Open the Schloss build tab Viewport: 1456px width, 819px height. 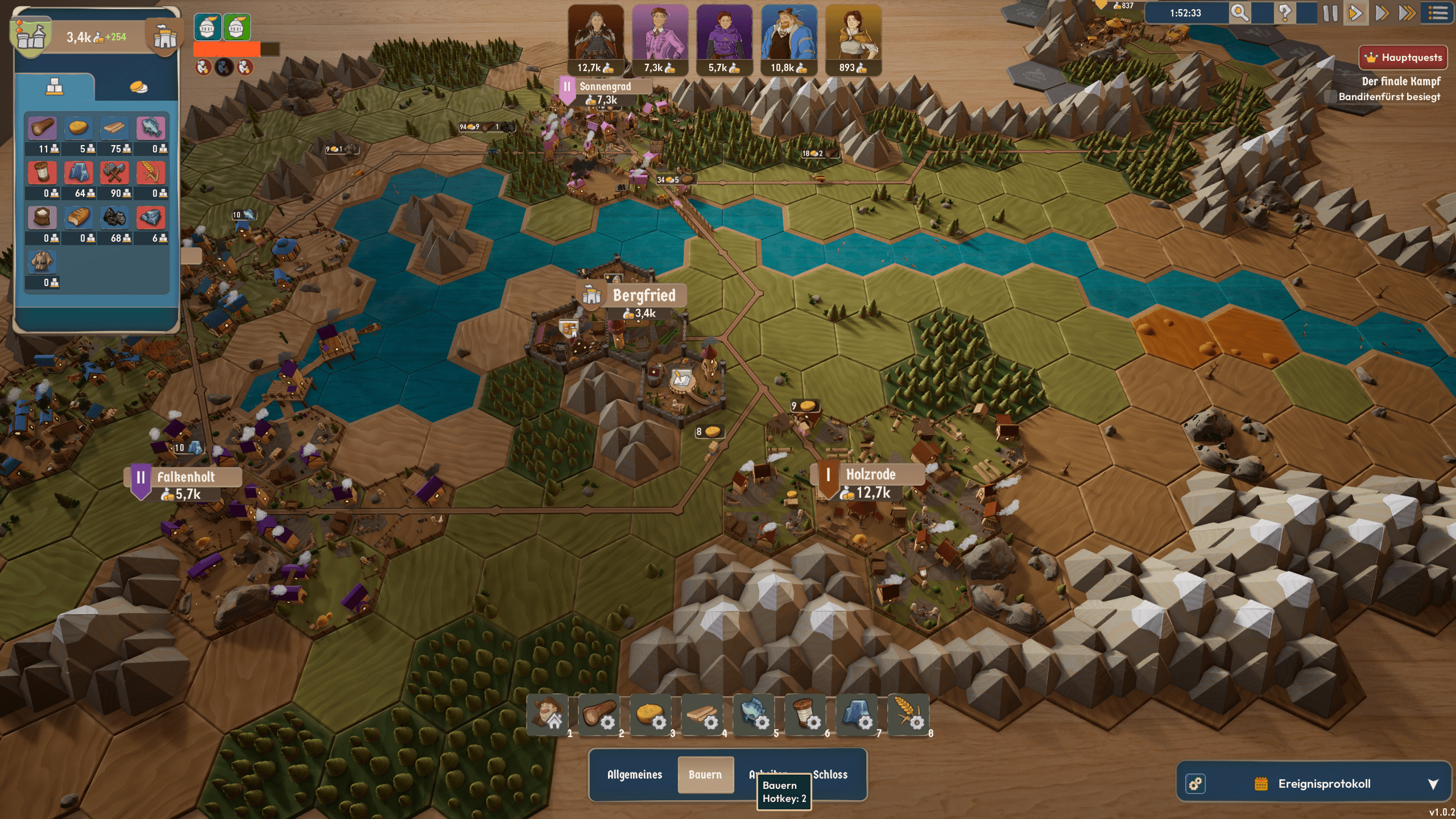830,775
